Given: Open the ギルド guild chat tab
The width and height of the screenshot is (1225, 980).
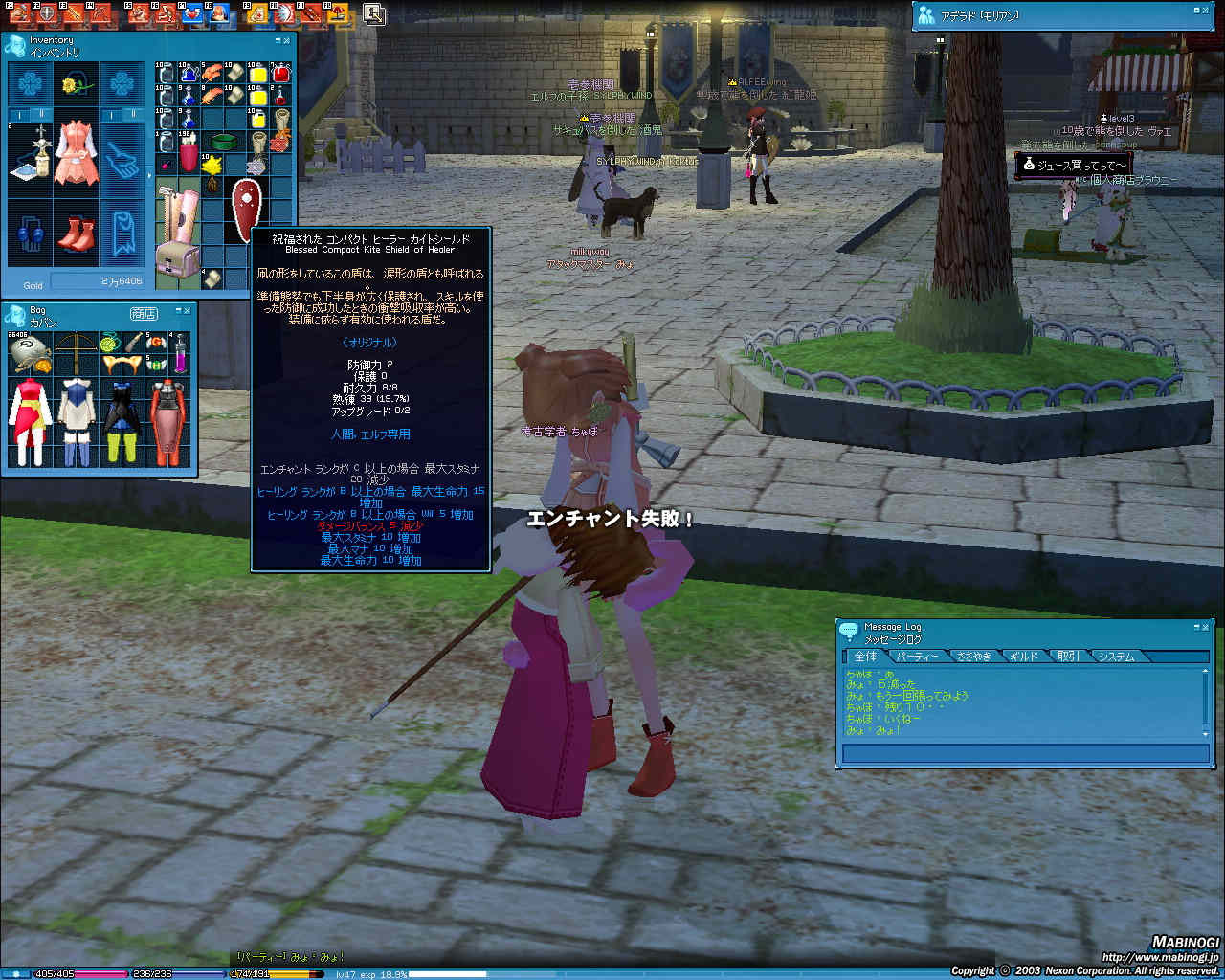Looking at the screenshot, I should click(1023, 657).
